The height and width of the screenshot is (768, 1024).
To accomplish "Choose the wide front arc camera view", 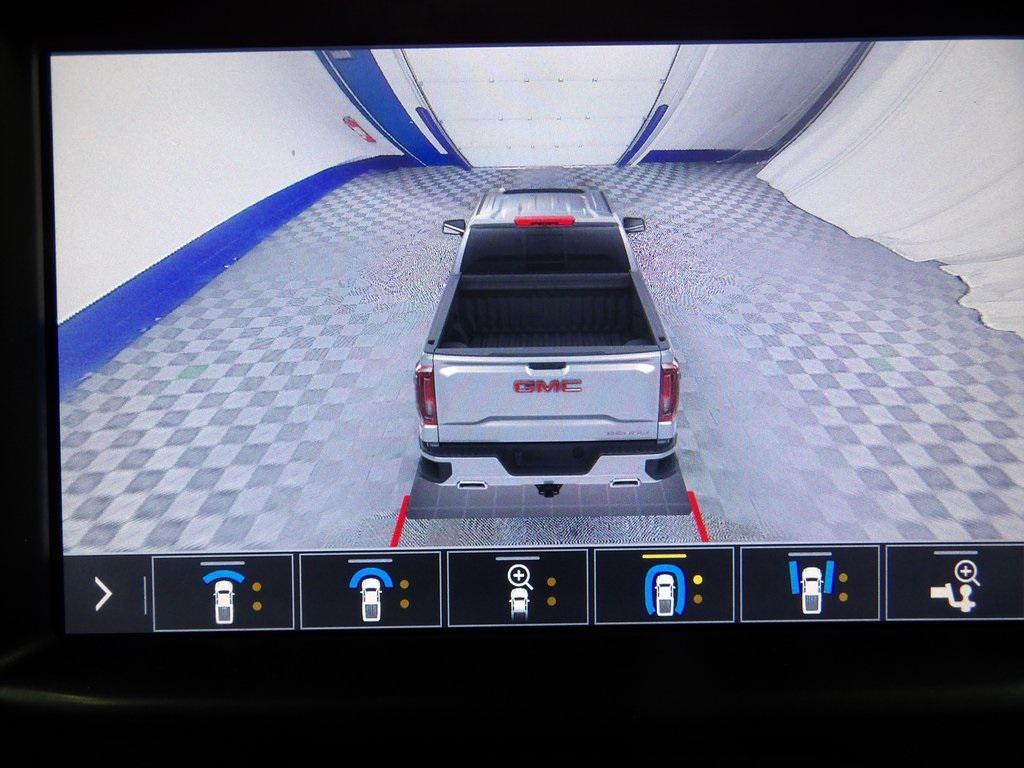I will (370, 592).
